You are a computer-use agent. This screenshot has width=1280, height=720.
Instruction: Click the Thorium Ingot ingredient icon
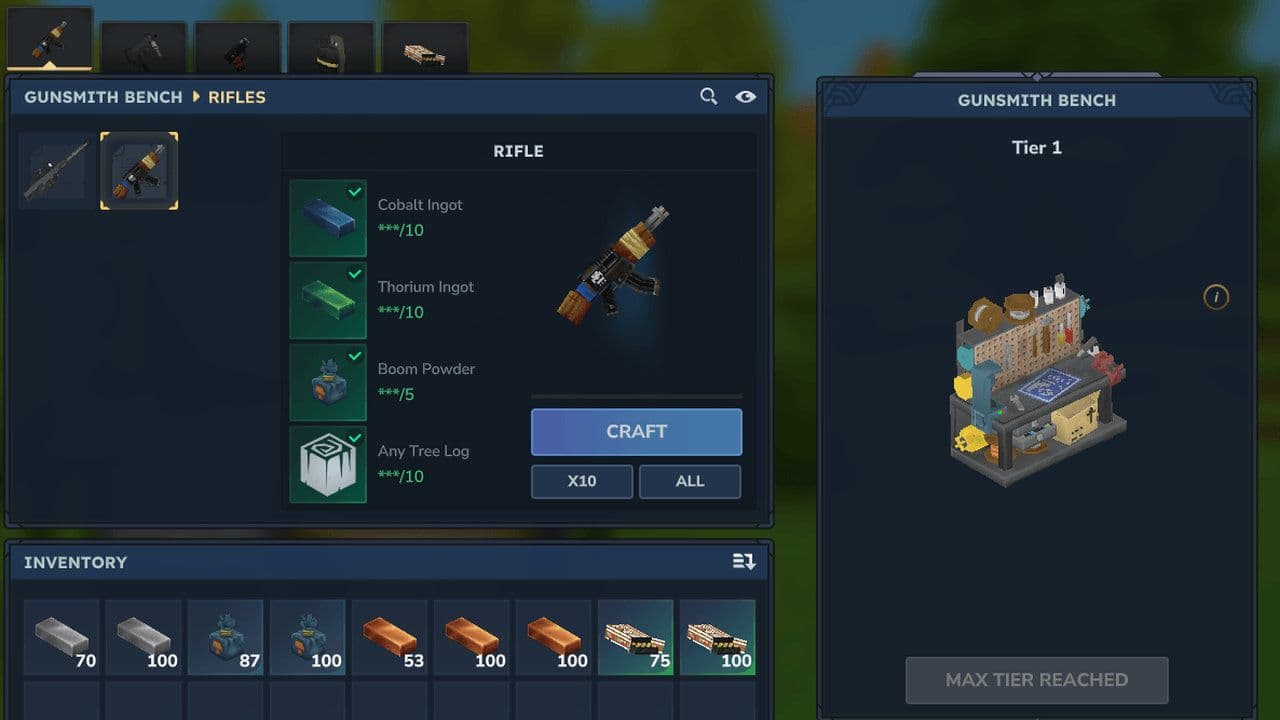pyautogui.click(x=327, y=299)
